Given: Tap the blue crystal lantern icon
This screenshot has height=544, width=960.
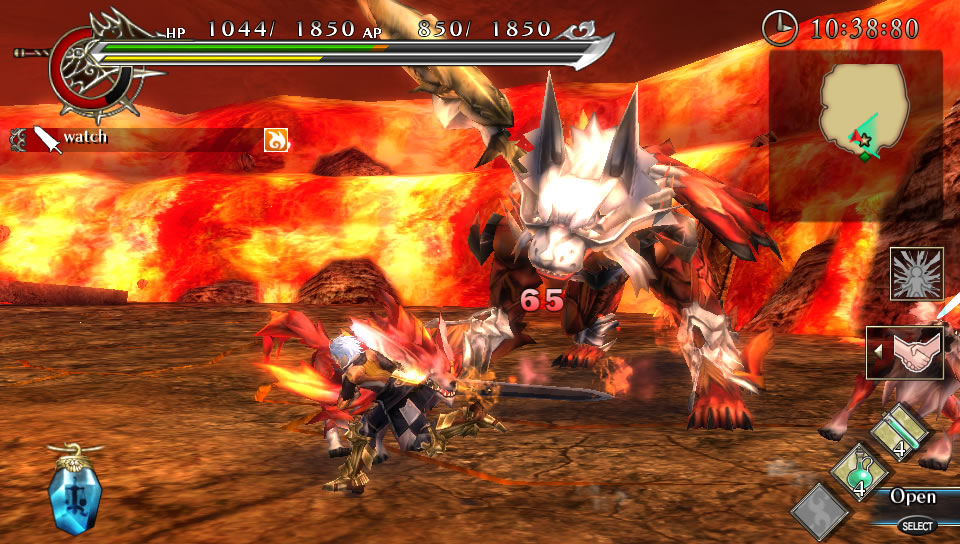Looking at the screenshot, I should [75, 496].
